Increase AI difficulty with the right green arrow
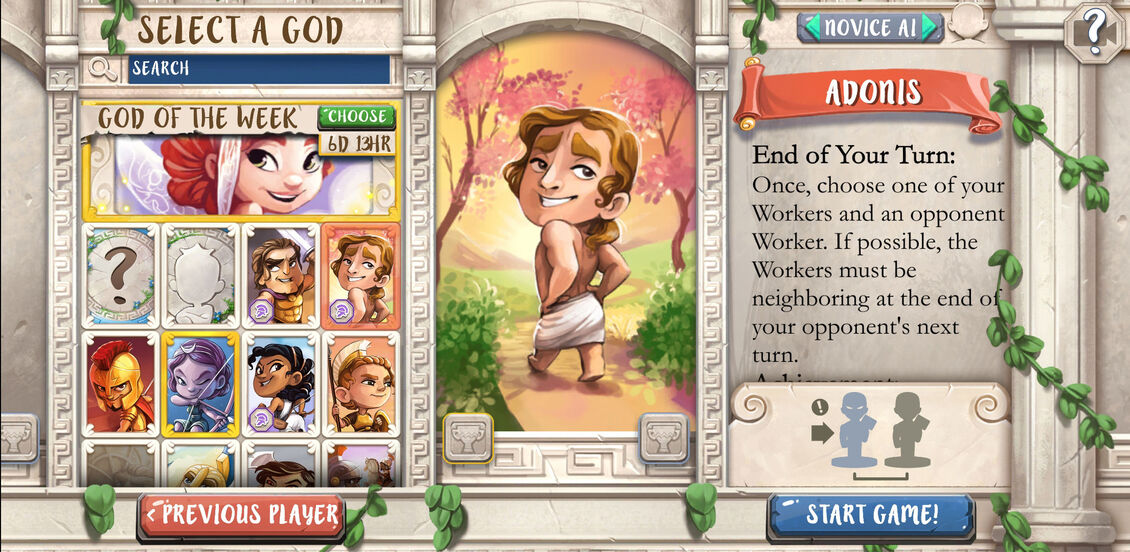 pos(931,27)
